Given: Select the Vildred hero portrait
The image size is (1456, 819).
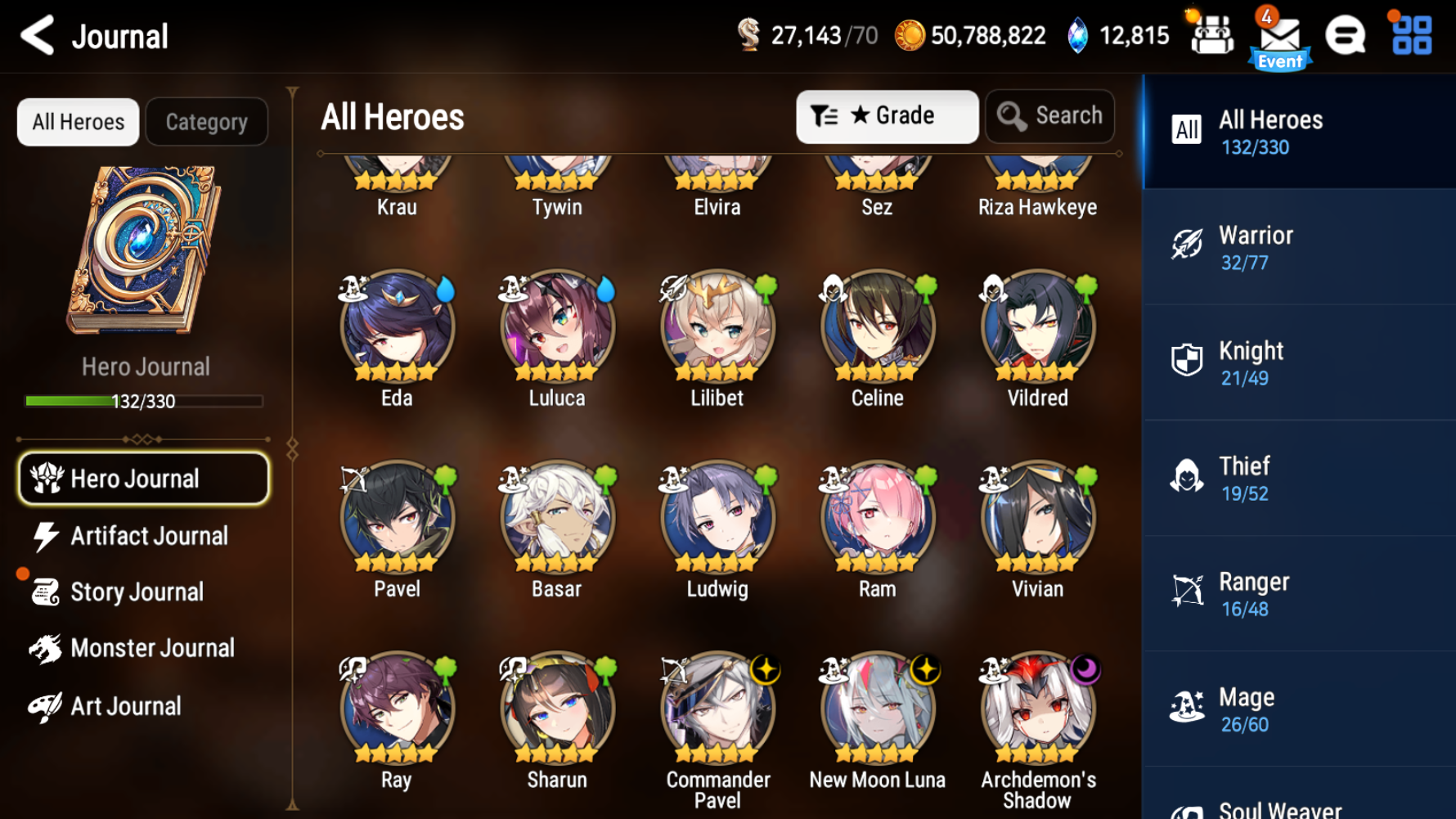Looking at the screenshot, I should point(1037,326).
